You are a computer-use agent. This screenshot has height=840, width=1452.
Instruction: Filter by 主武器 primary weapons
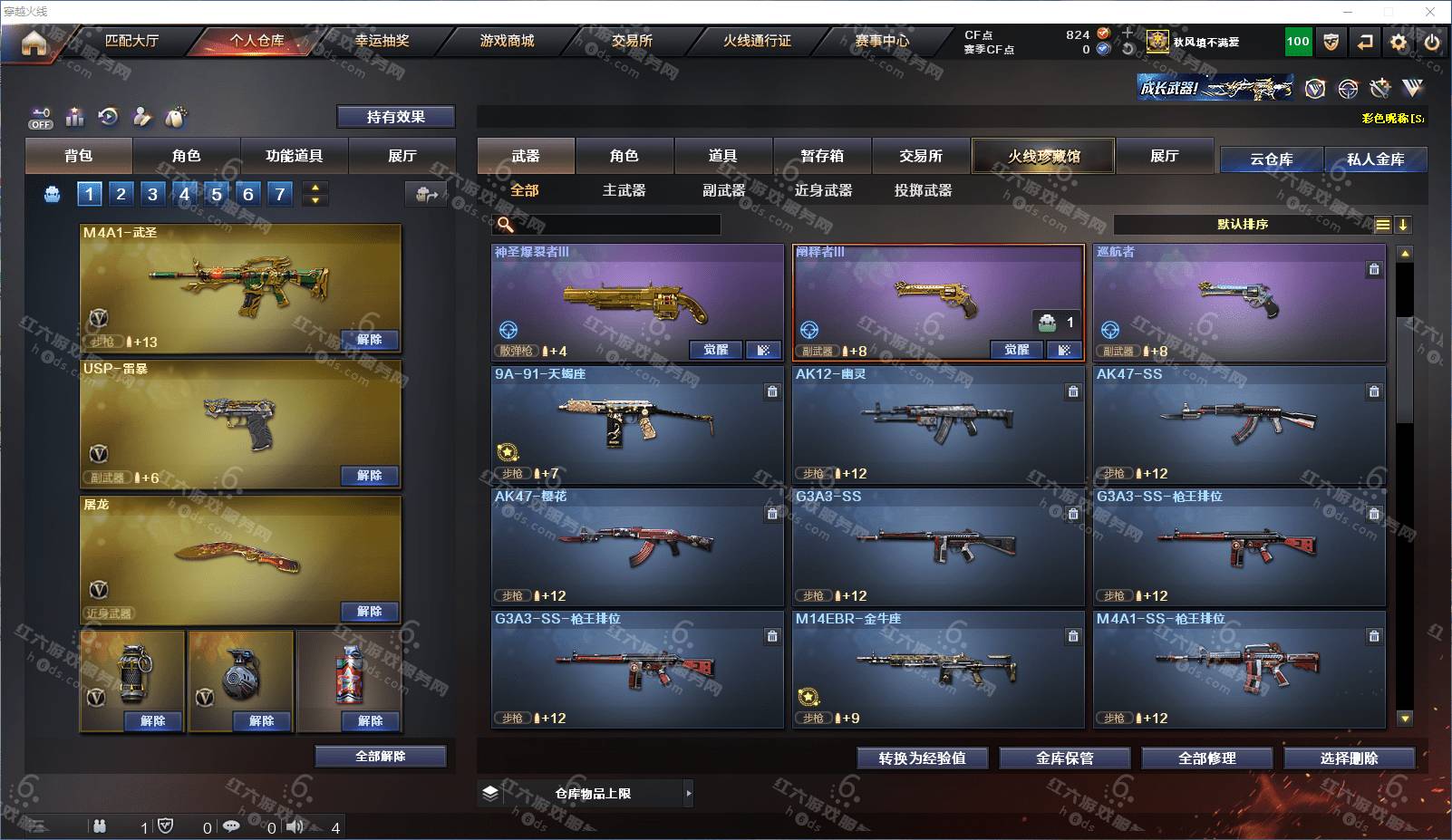[x=624, y=190]
